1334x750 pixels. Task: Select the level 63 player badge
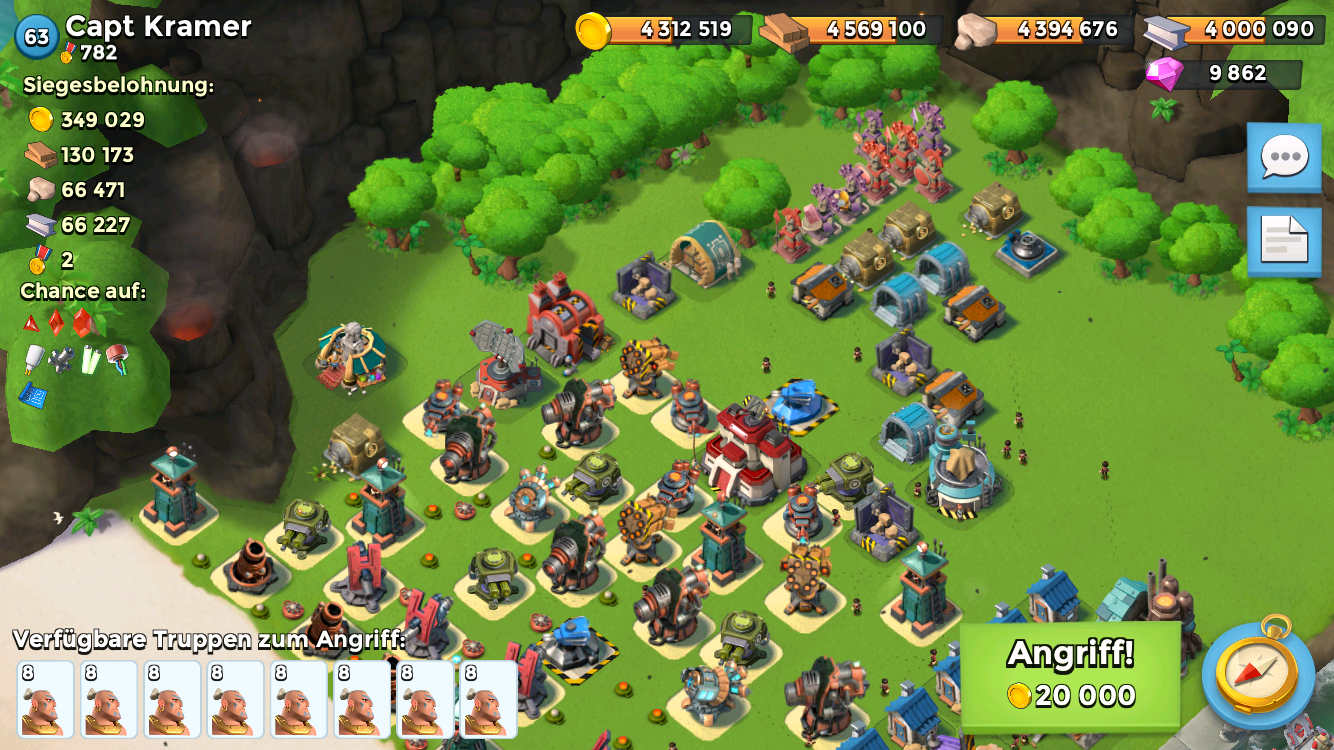pos(37,37)
